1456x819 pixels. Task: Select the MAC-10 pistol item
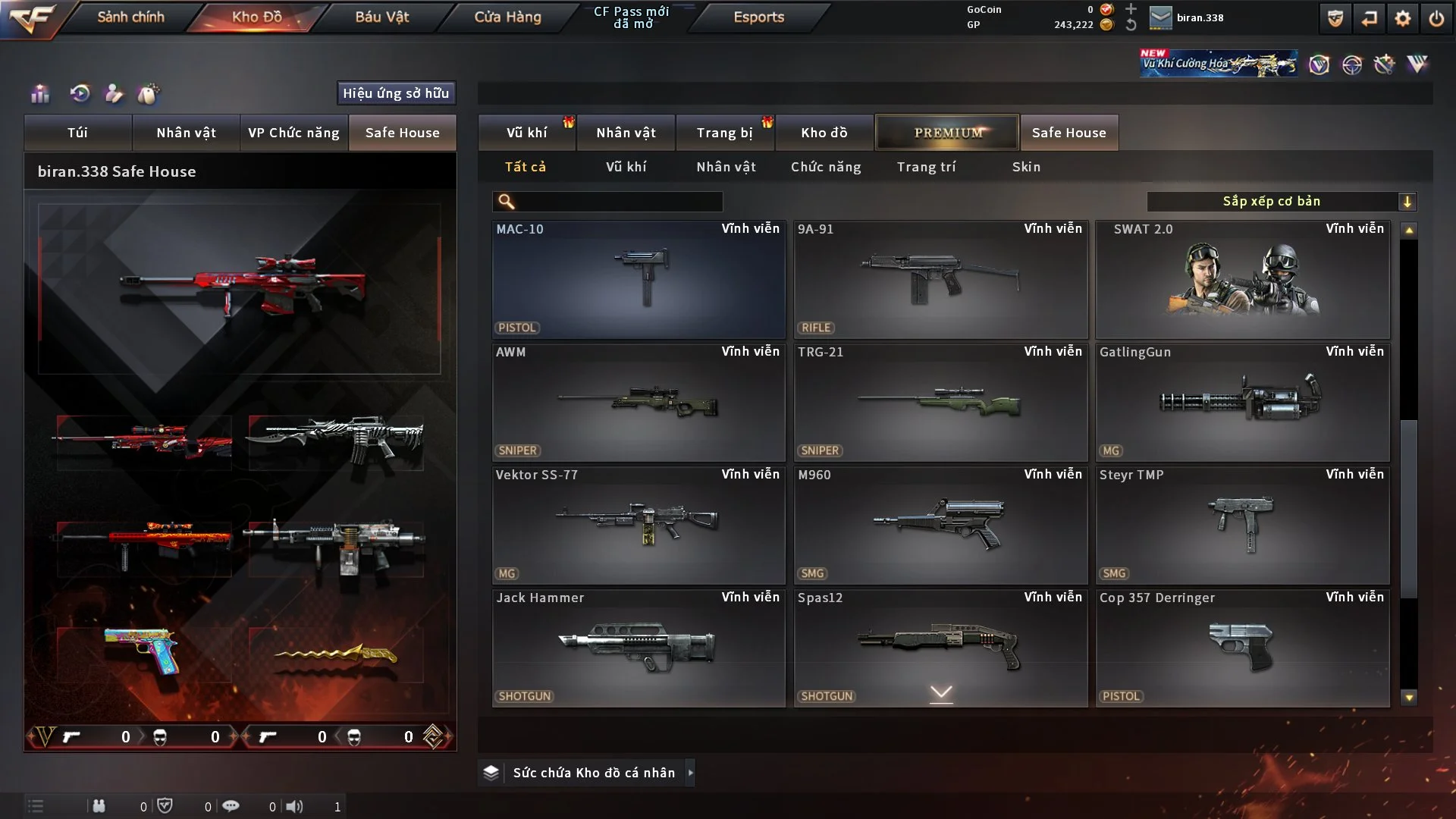638,279
